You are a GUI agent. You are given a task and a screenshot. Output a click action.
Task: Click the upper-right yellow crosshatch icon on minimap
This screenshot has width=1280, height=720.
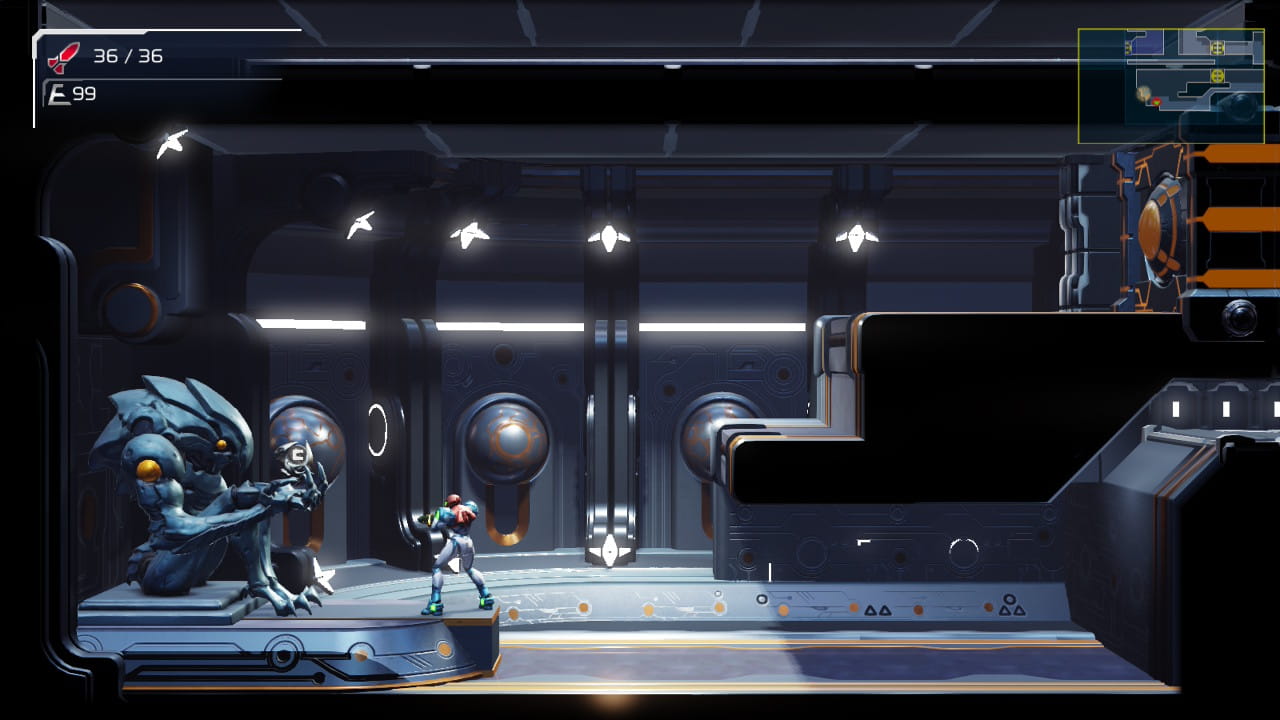point(1217,47)
